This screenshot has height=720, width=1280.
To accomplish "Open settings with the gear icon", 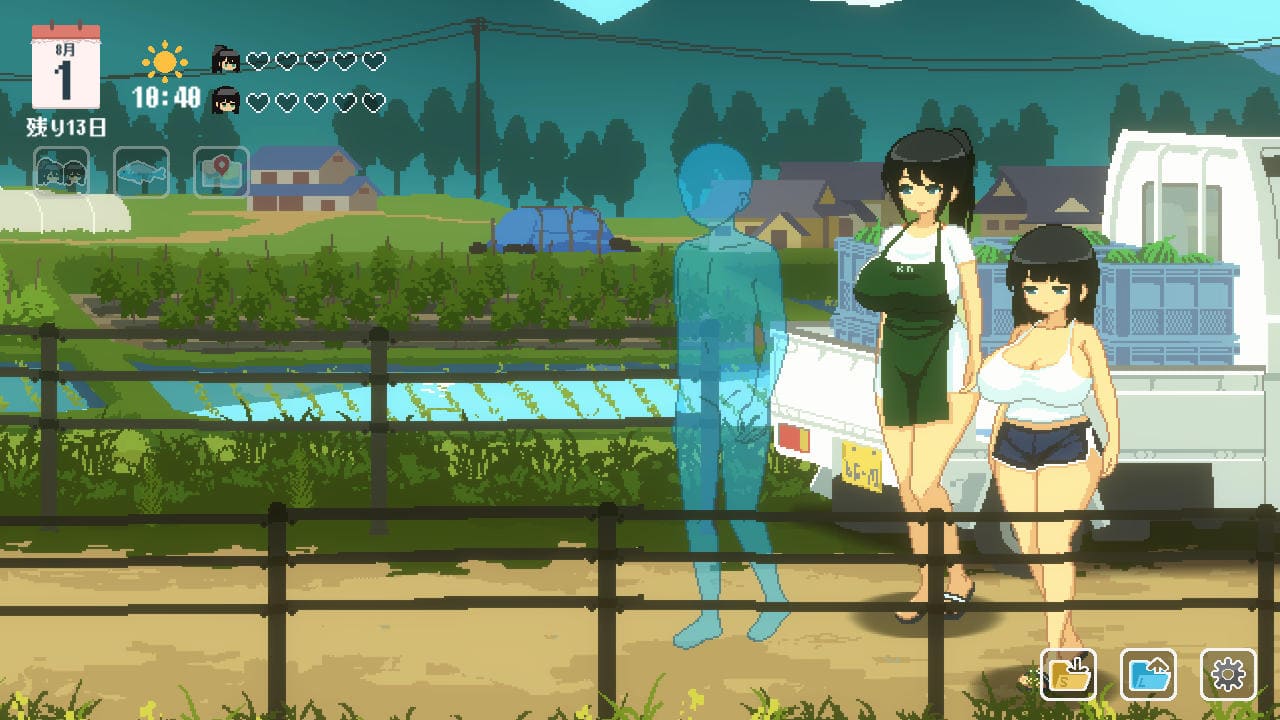I will (x=1228, y=675).
